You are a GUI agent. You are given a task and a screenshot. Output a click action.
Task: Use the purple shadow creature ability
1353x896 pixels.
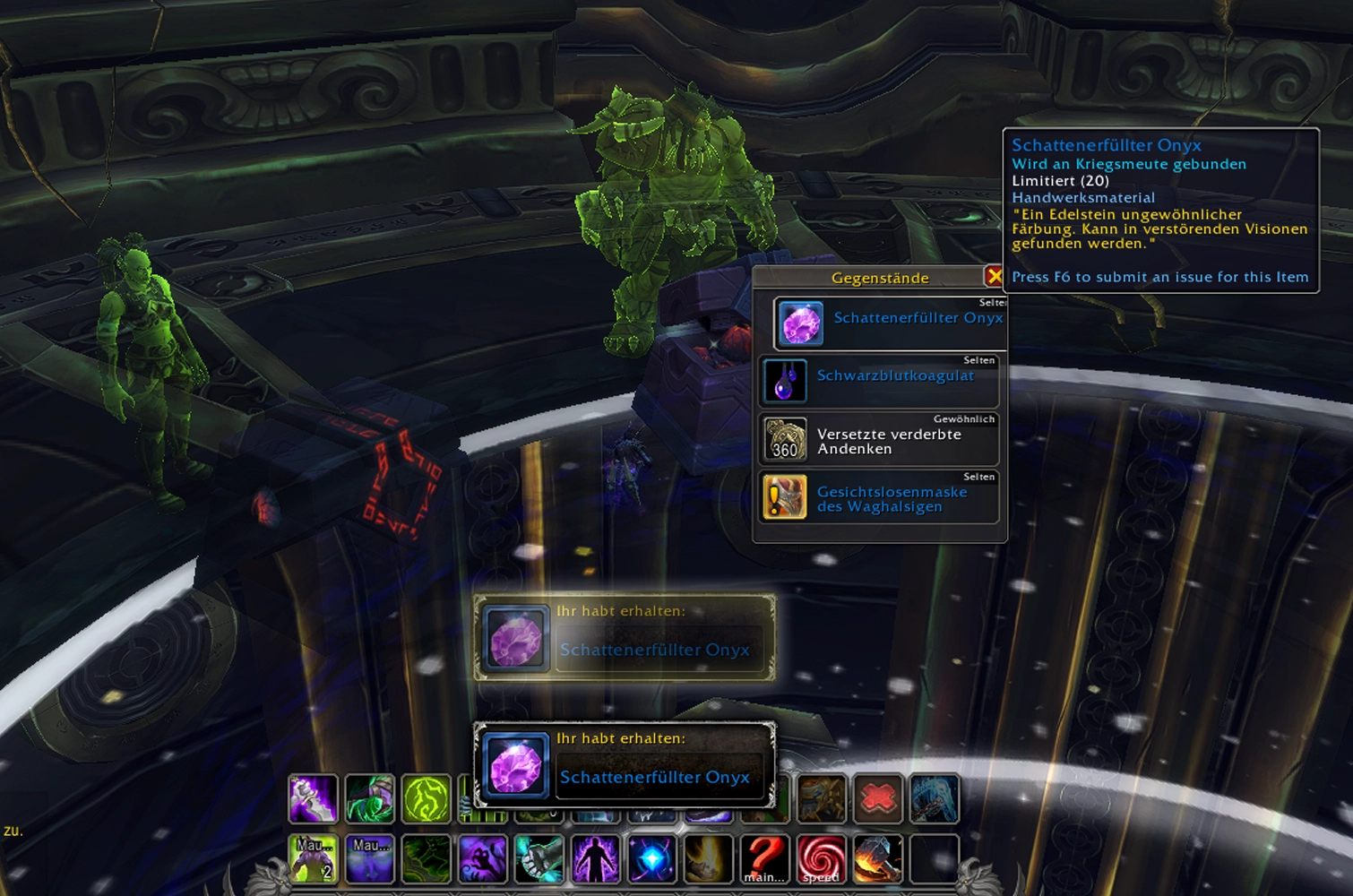point(483,858)
